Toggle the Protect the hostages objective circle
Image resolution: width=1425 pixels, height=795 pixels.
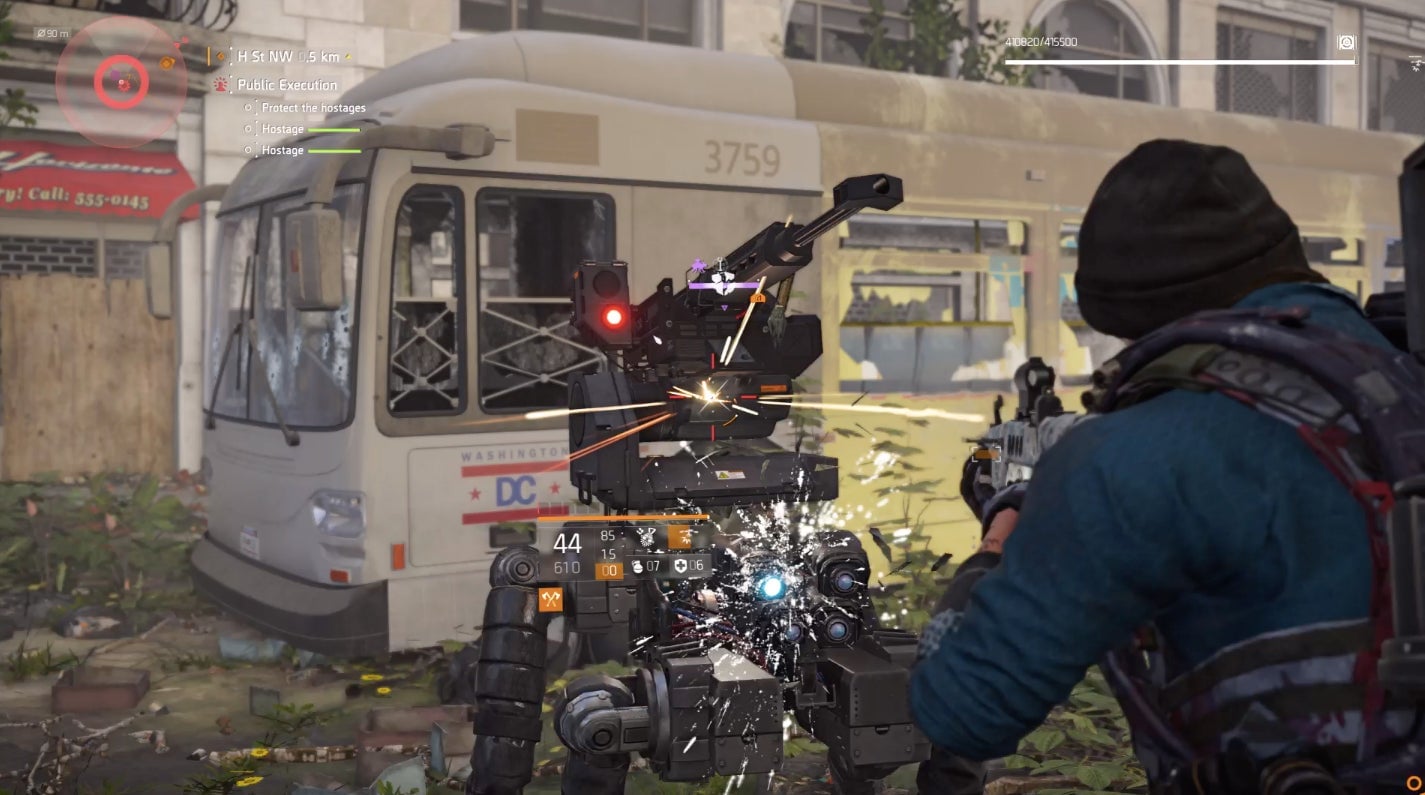(x=248, y=108)
